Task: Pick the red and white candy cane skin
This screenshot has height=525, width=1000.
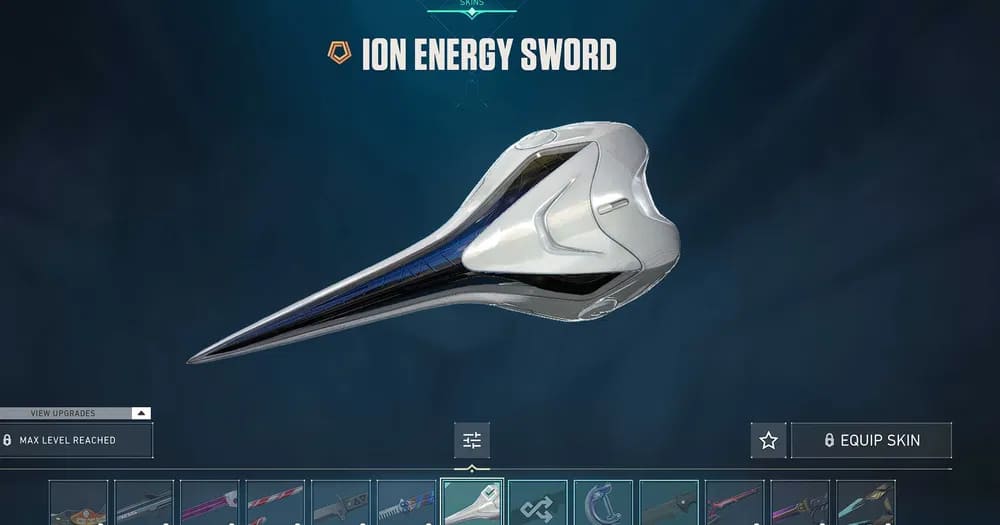Action: tap(275, 505)
